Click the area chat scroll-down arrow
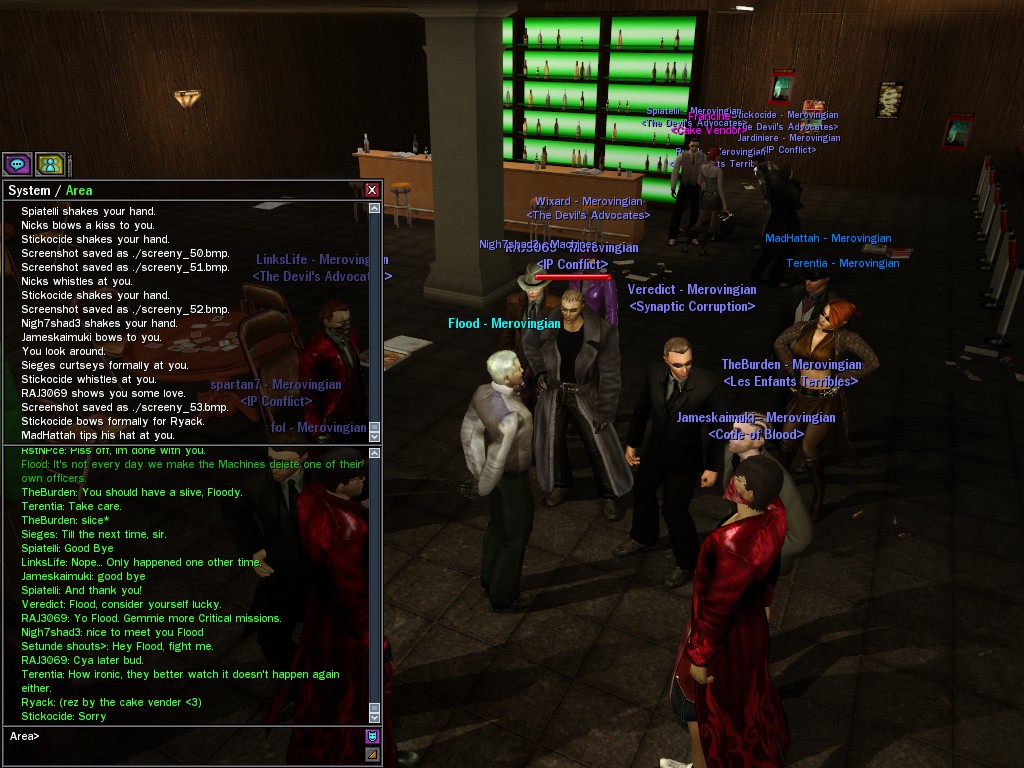 375,717
